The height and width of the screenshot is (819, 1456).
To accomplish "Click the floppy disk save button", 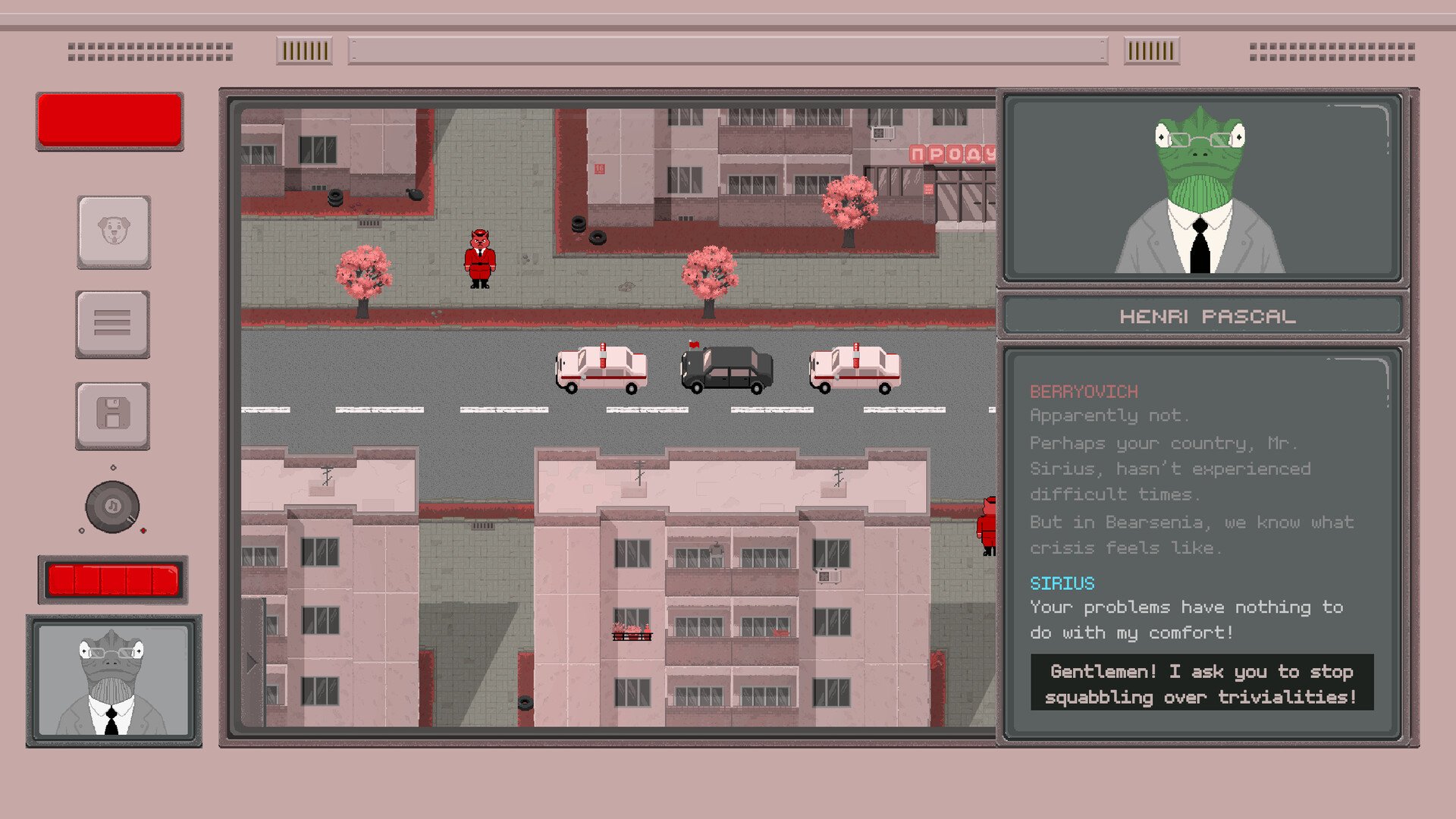I will click(x=112, y=416).
